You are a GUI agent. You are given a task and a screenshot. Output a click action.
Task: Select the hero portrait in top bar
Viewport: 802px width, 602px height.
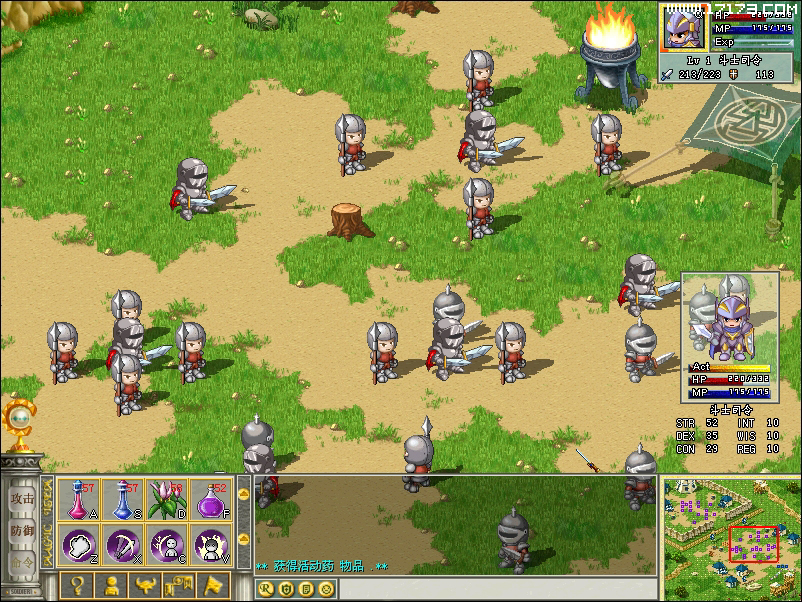tap(684, 27)
